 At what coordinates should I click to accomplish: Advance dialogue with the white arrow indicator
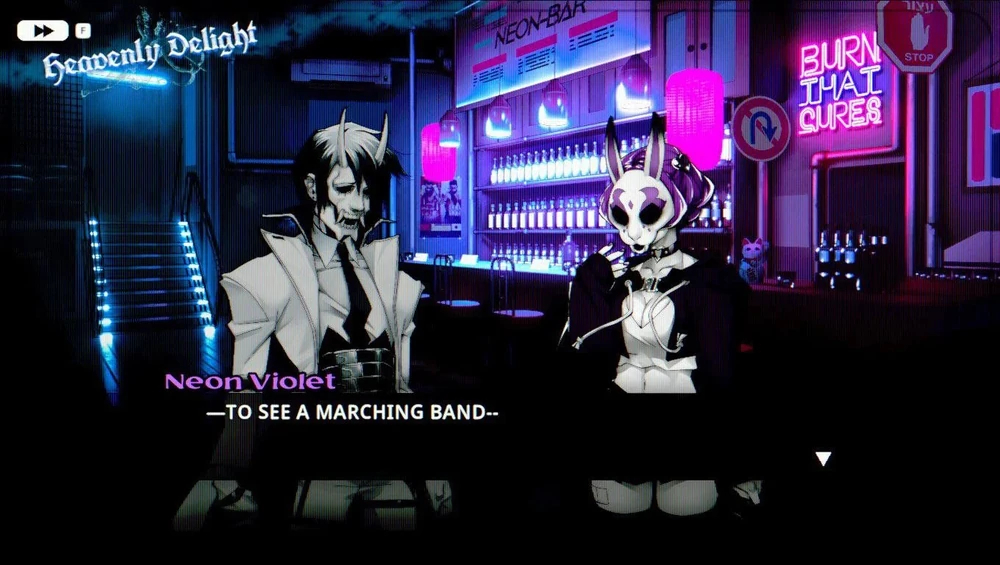pos(823,459)
